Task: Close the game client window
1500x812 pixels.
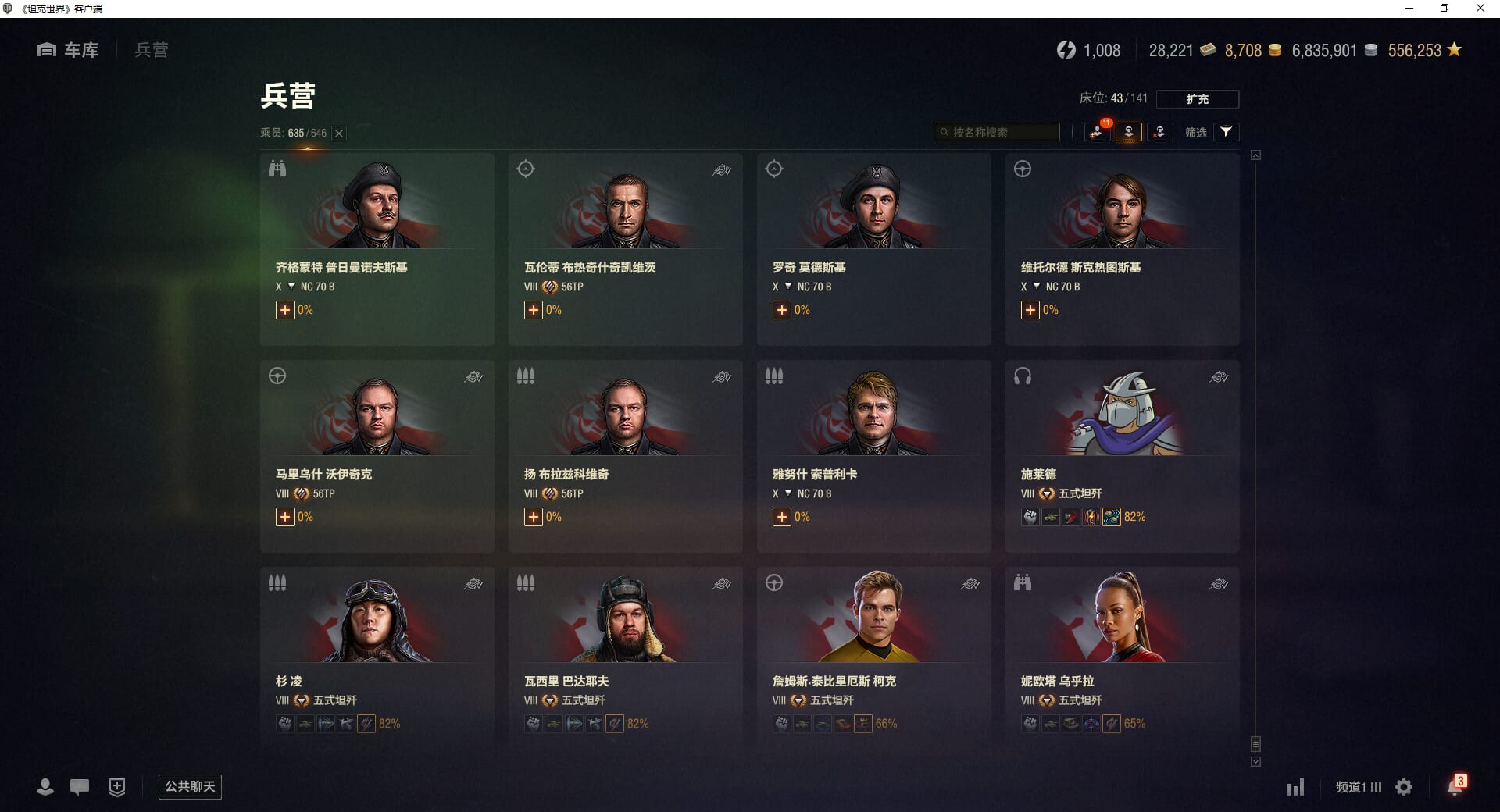Action: point(1480,9)
